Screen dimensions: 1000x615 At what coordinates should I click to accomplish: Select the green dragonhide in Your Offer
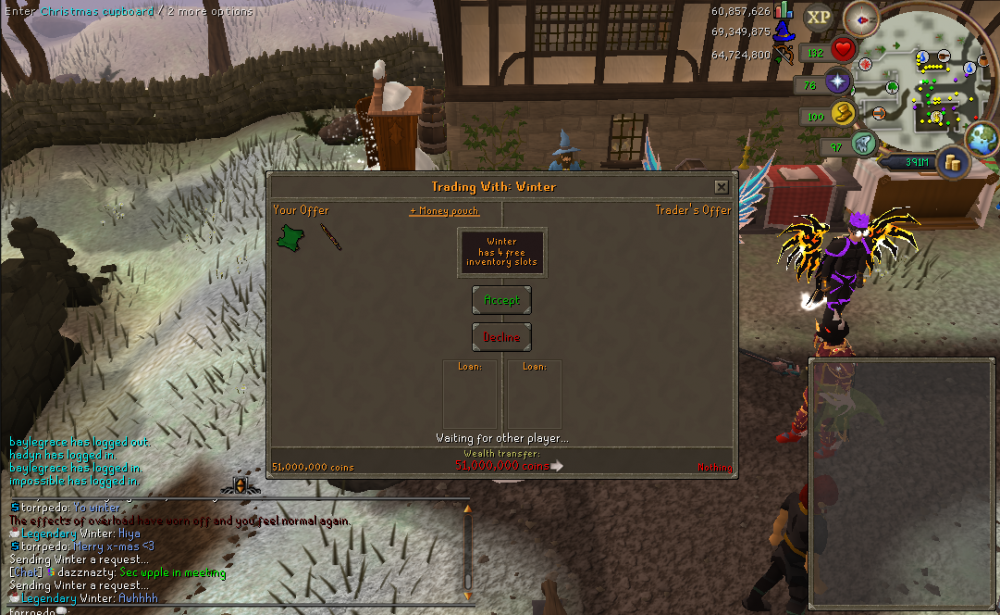pyautogui.click(x=291, y=237)
